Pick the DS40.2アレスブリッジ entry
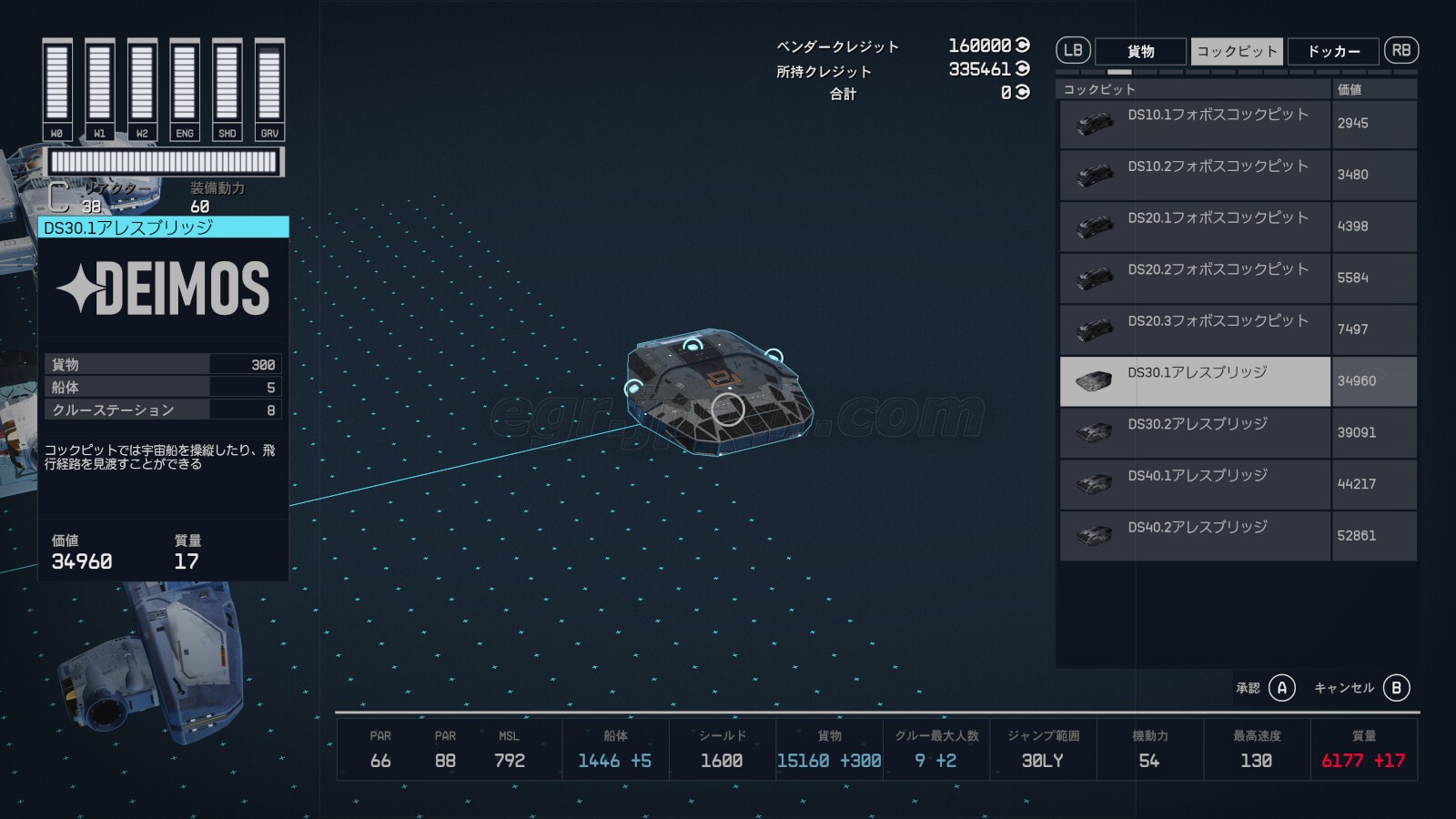This screenshot has height=819, width=1456. 1195,536
